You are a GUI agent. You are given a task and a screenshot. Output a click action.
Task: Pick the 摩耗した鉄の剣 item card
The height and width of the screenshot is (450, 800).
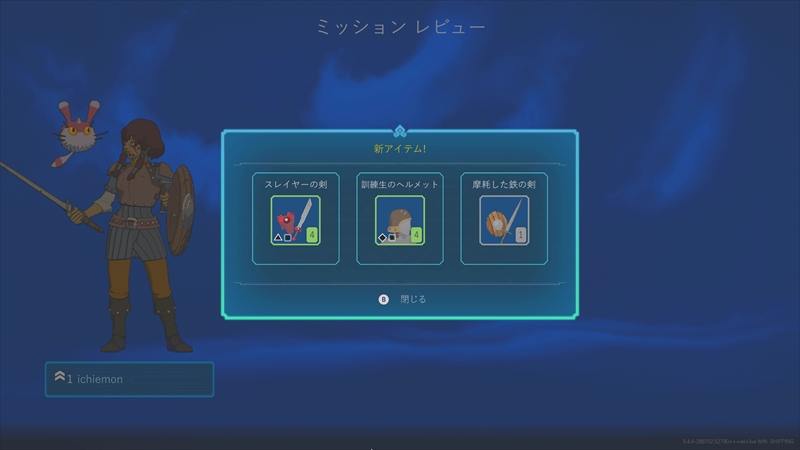click(x=504, y=219)
